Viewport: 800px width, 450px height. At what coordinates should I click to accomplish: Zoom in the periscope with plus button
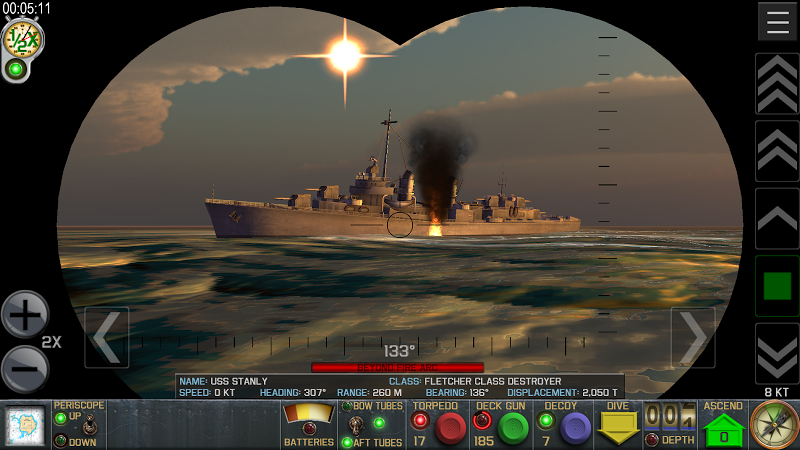(24, 316)
